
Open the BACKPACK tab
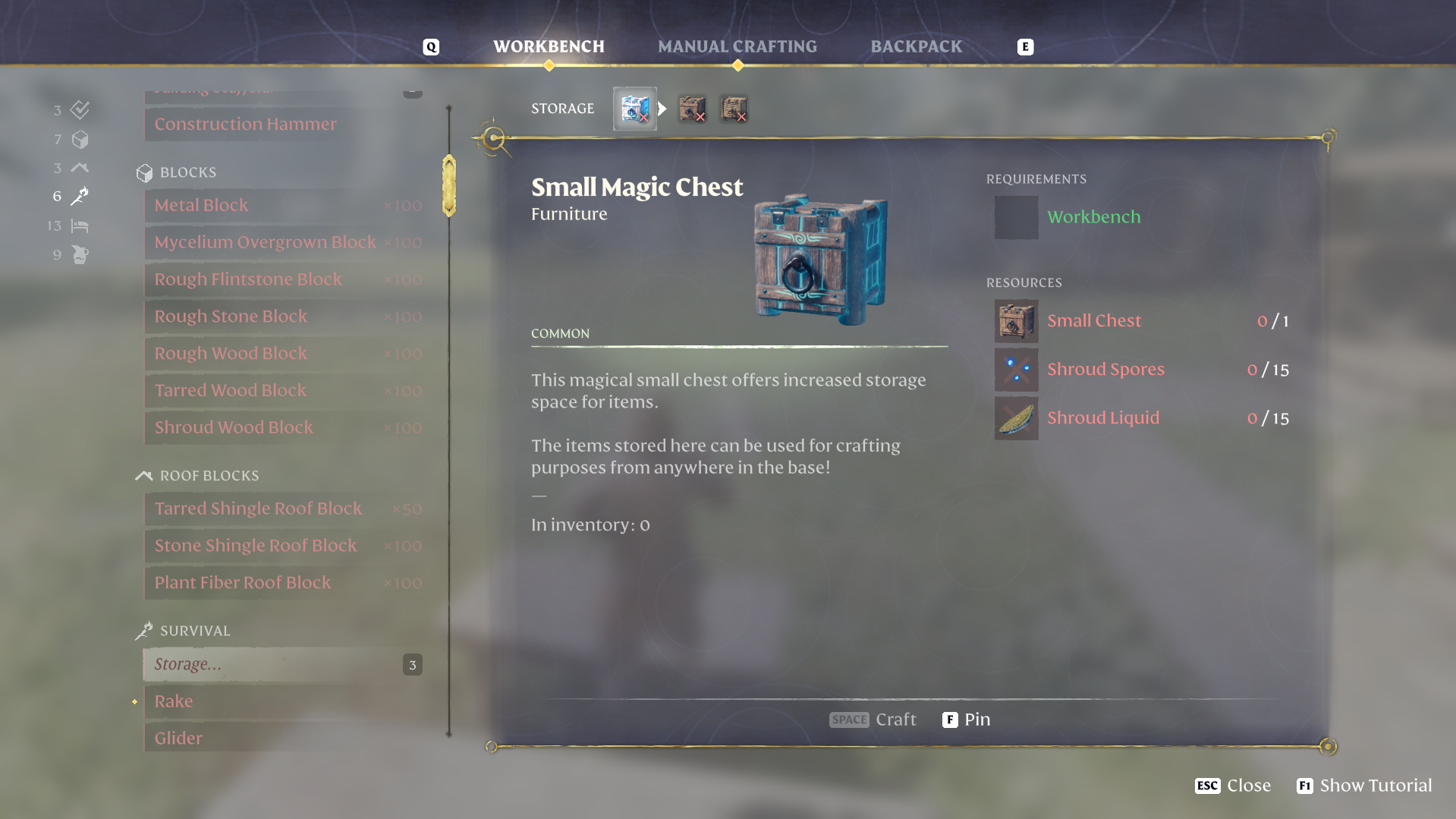(x=915, y=46)
